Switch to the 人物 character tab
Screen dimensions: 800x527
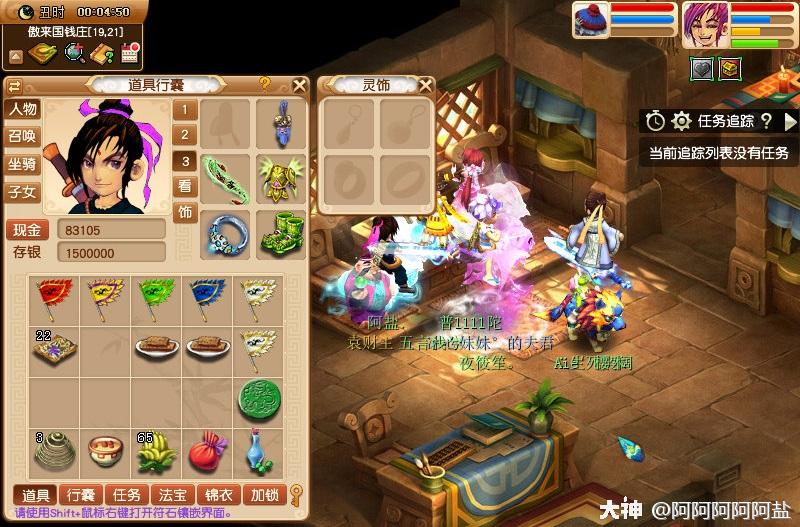click(x=22, y=109)
